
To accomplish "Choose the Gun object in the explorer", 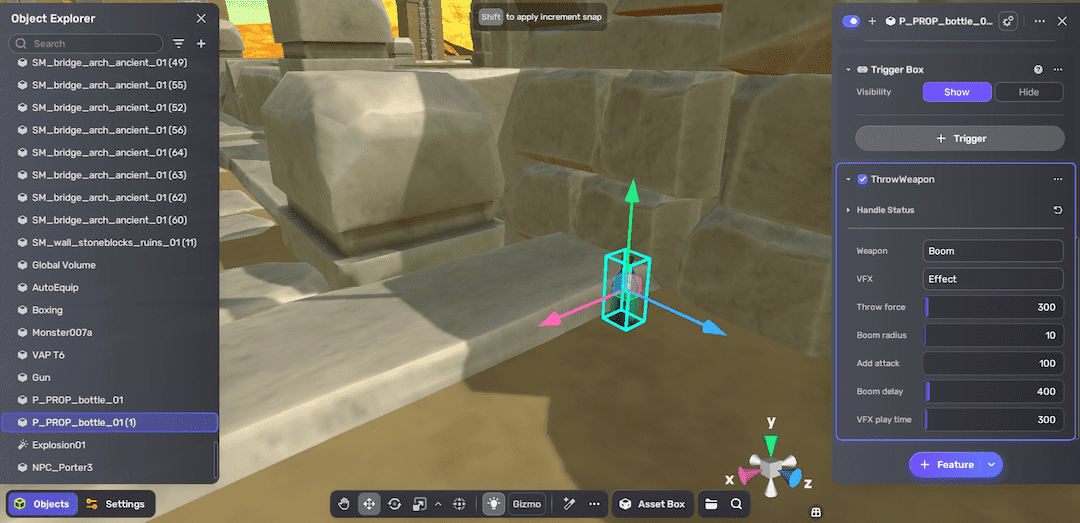I will point(41,377).
